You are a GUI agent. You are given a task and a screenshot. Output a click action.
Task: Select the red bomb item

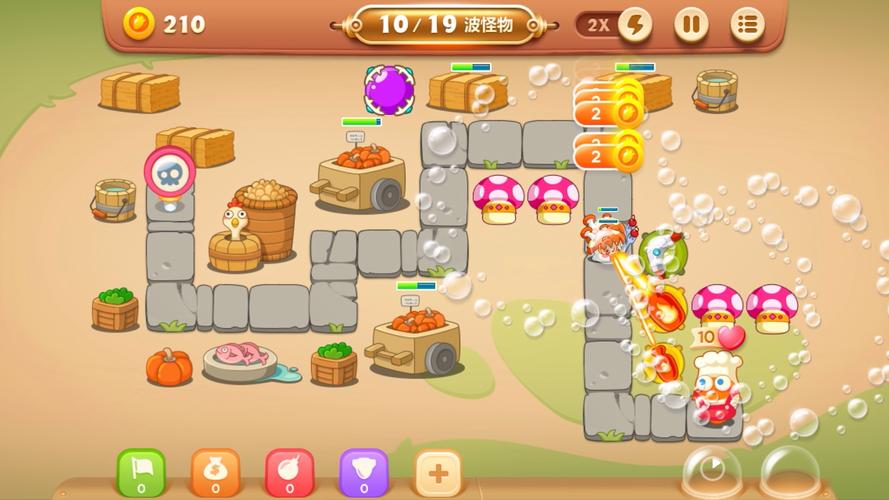[289, 471]
